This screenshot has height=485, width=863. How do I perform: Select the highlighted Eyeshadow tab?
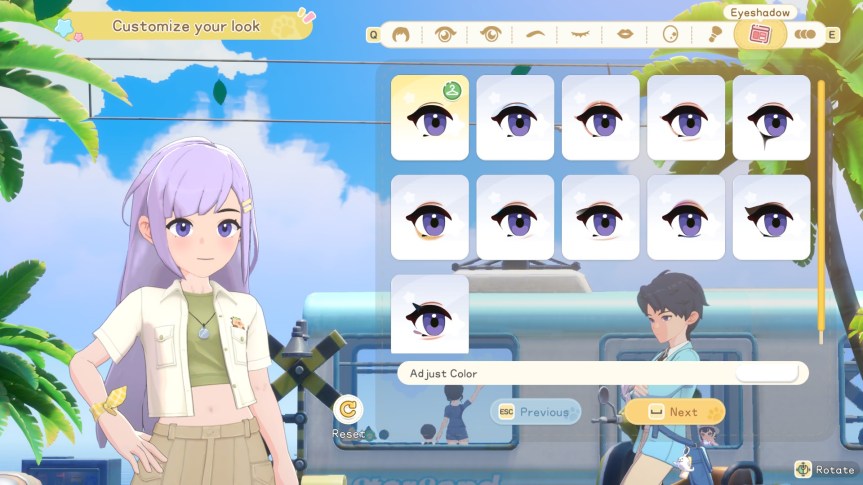pyautogui.click(x=760, y=33)
